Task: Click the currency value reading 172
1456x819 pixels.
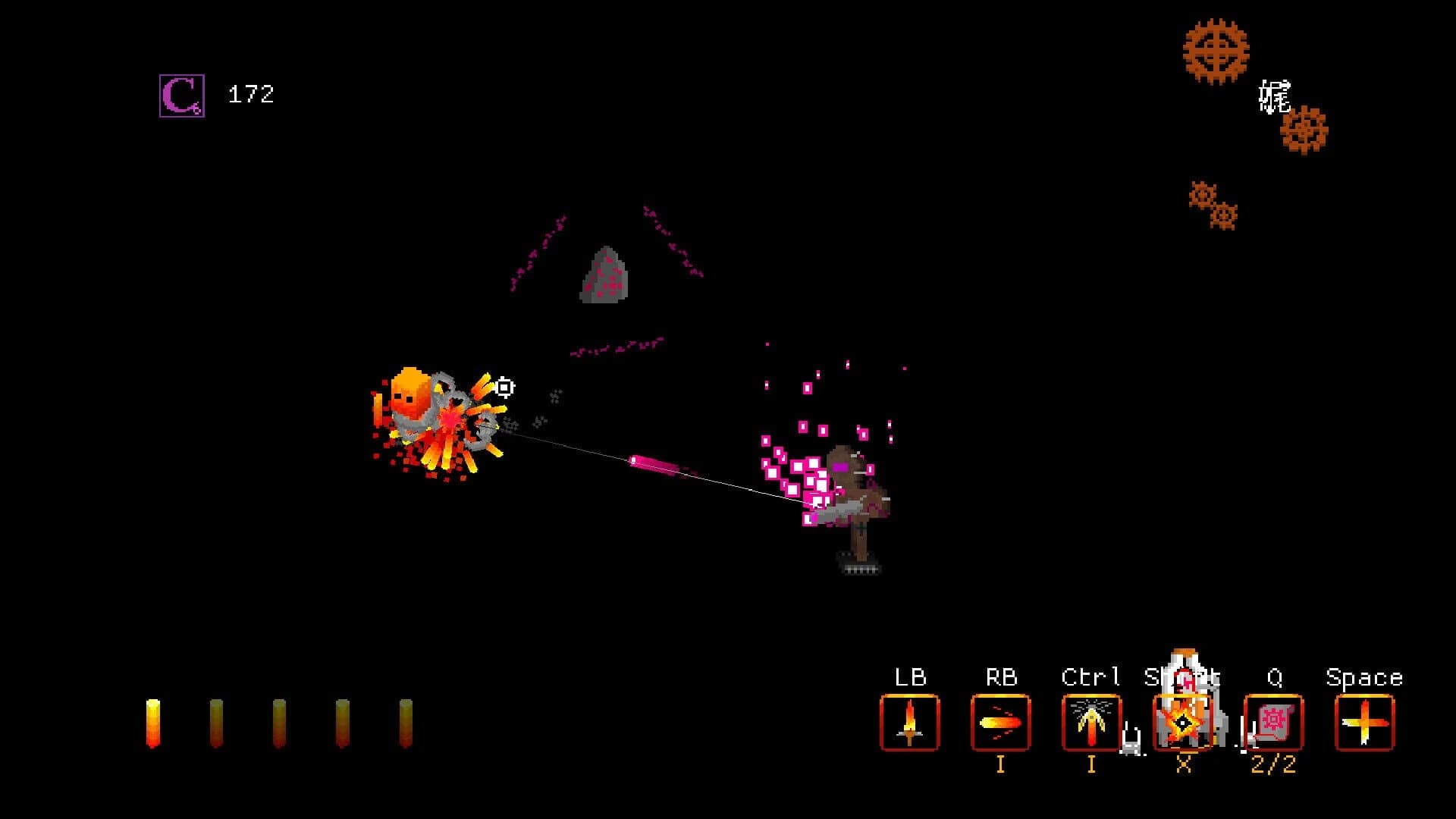Action: (250, 93)
